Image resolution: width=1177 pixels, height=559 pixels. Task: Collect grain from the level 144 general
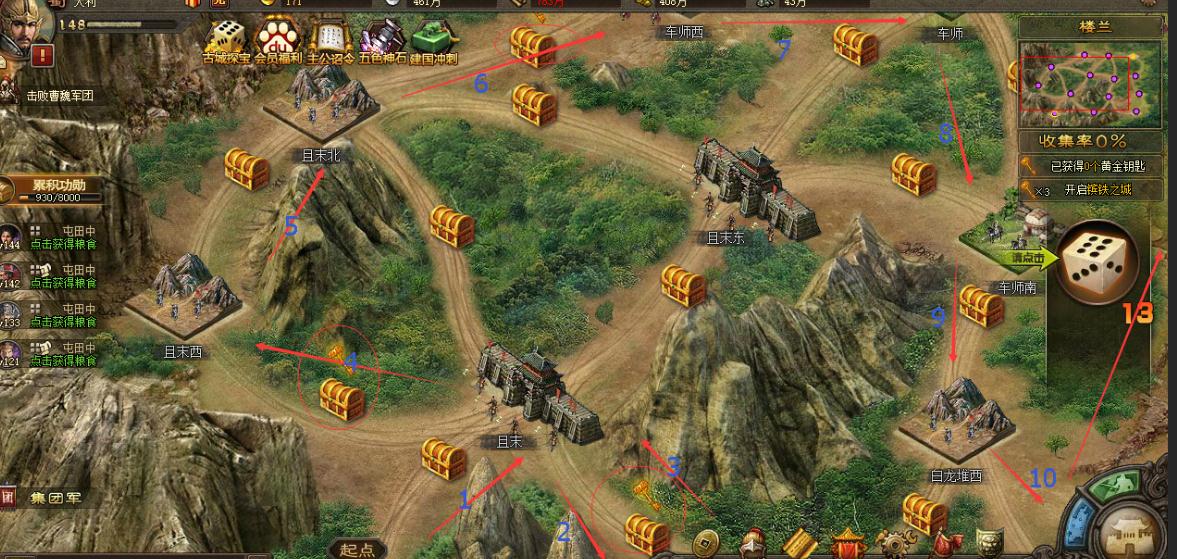click(x=62, y=243)
